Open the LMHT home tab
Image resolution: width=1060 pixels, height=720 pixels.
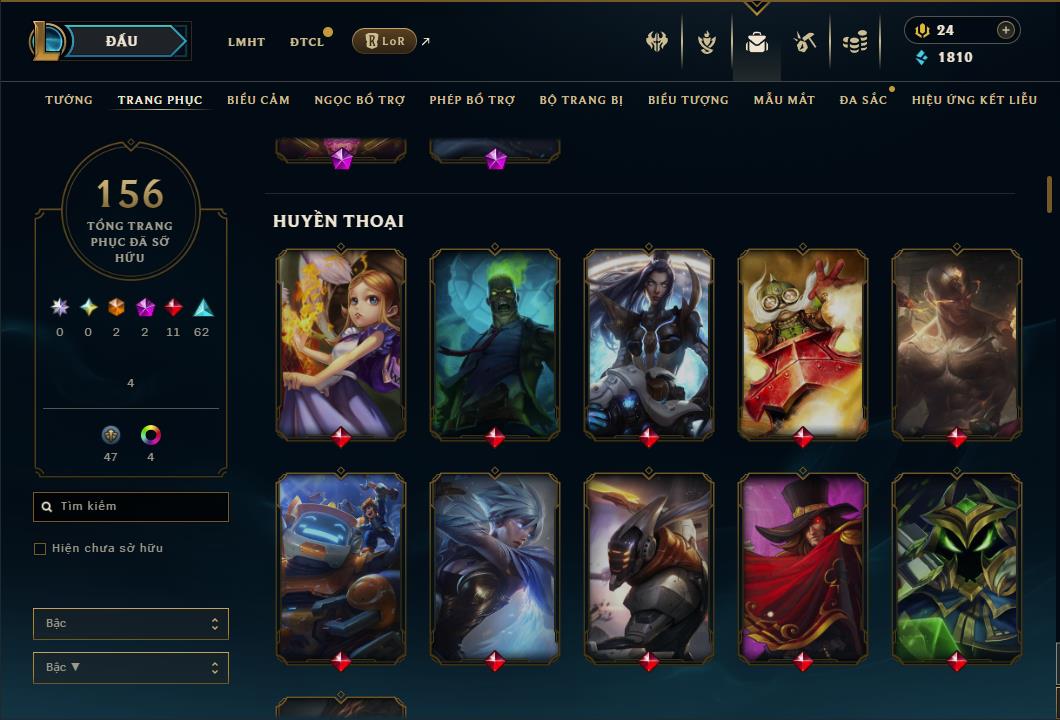pyautogui.click(x=246, y=42)
